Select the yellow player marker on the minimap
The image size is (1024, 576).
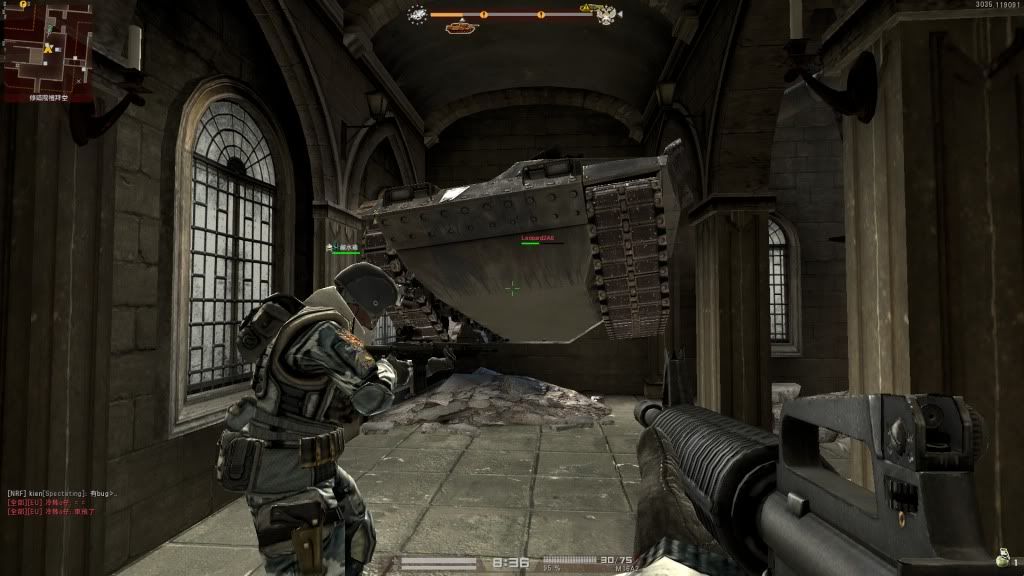48,47
